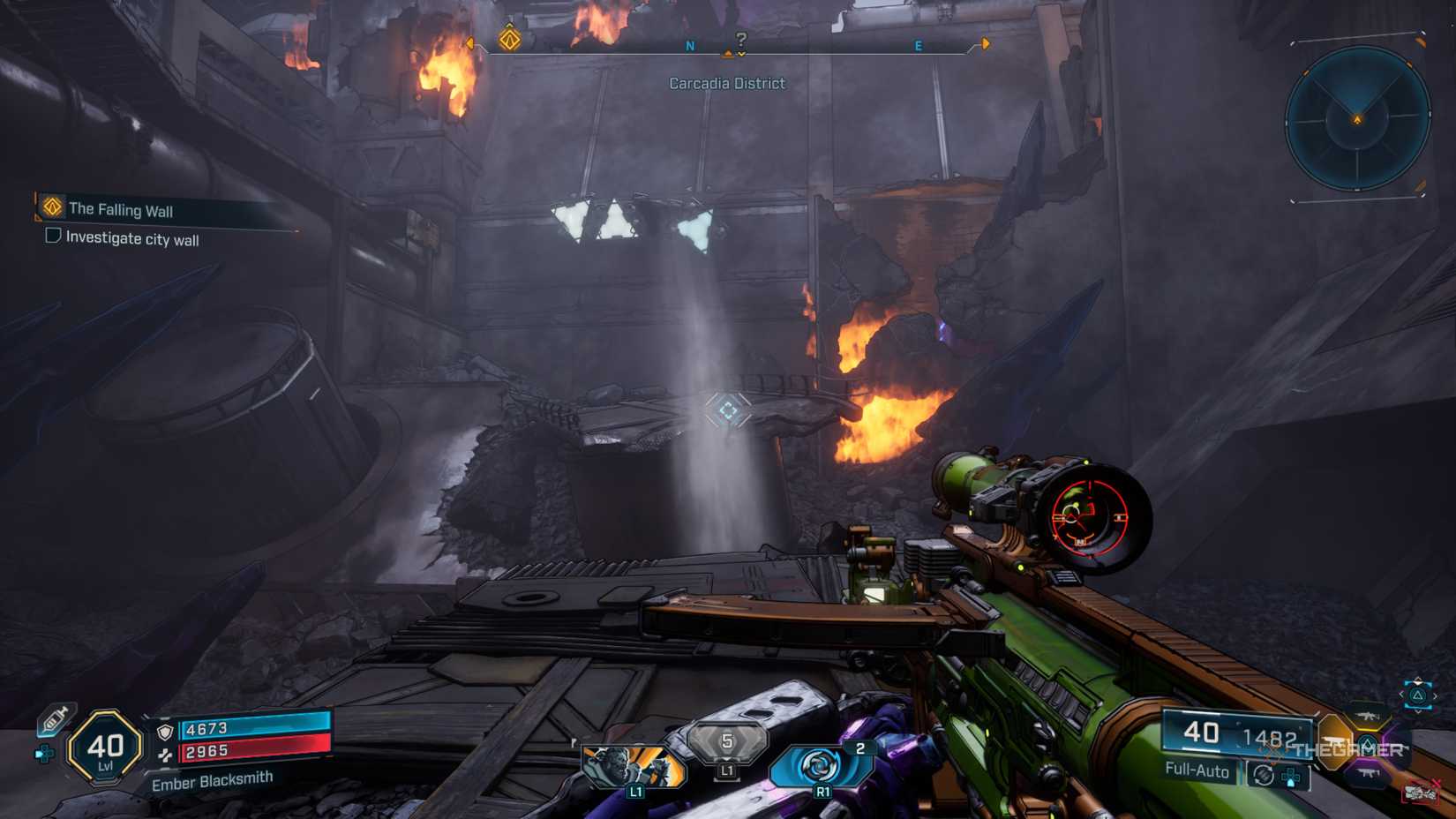Click the shield emblem next to 4673
The height and width of the screenshot is (819, 1456).
[165, 731]
